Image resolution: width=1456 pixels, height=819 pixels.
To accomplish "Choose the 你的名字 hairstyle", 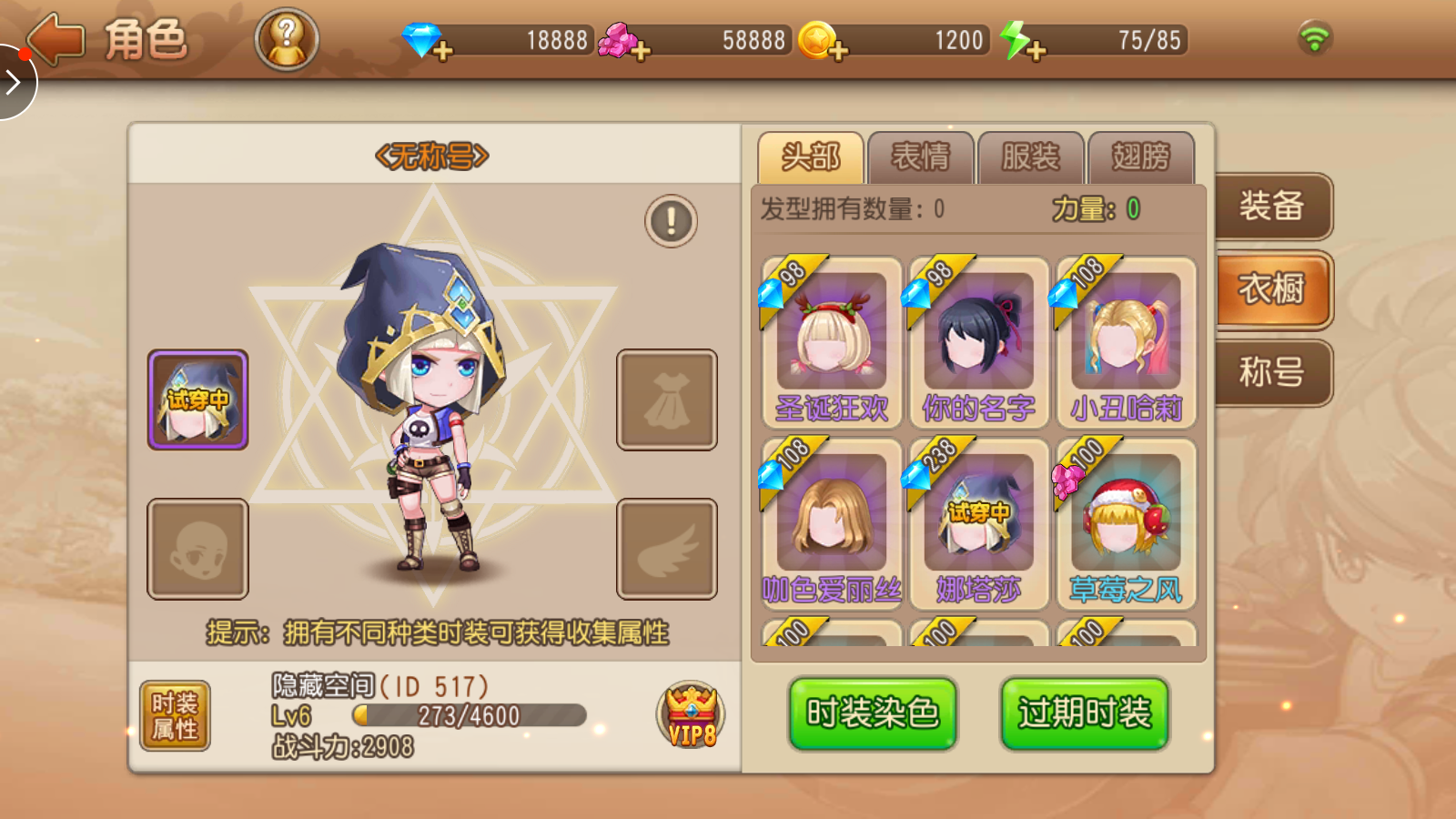I will pos(978,341).
